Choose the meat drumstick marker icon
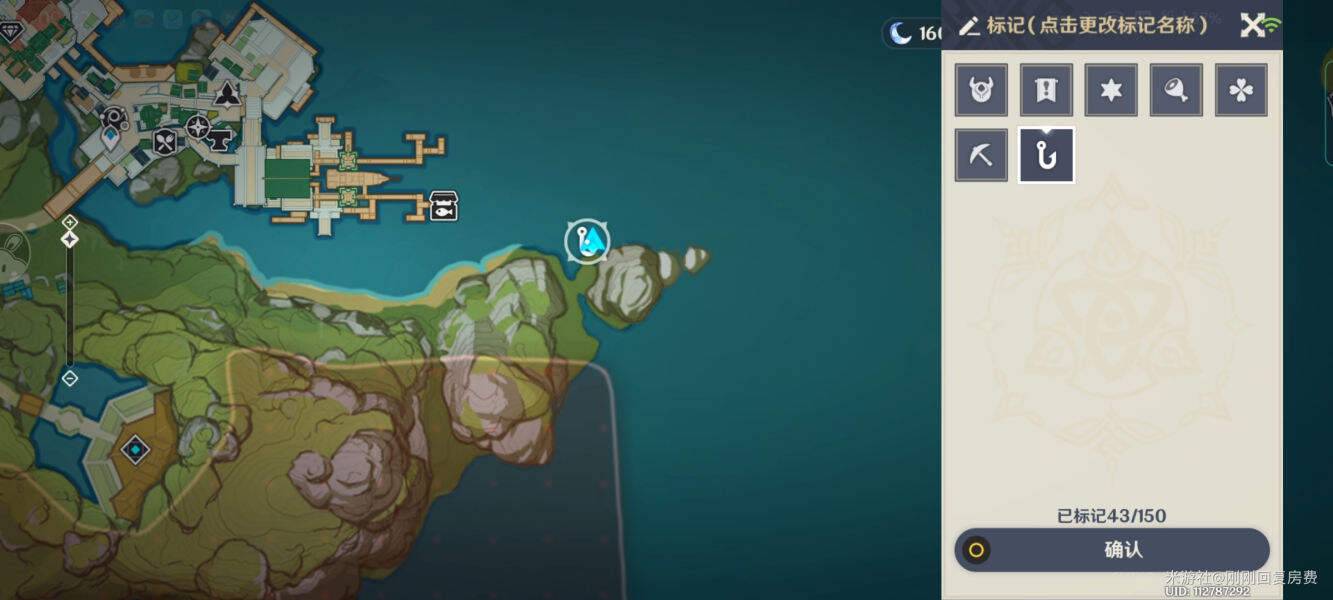1333x600 pixels. click(x=1176, y=91)
